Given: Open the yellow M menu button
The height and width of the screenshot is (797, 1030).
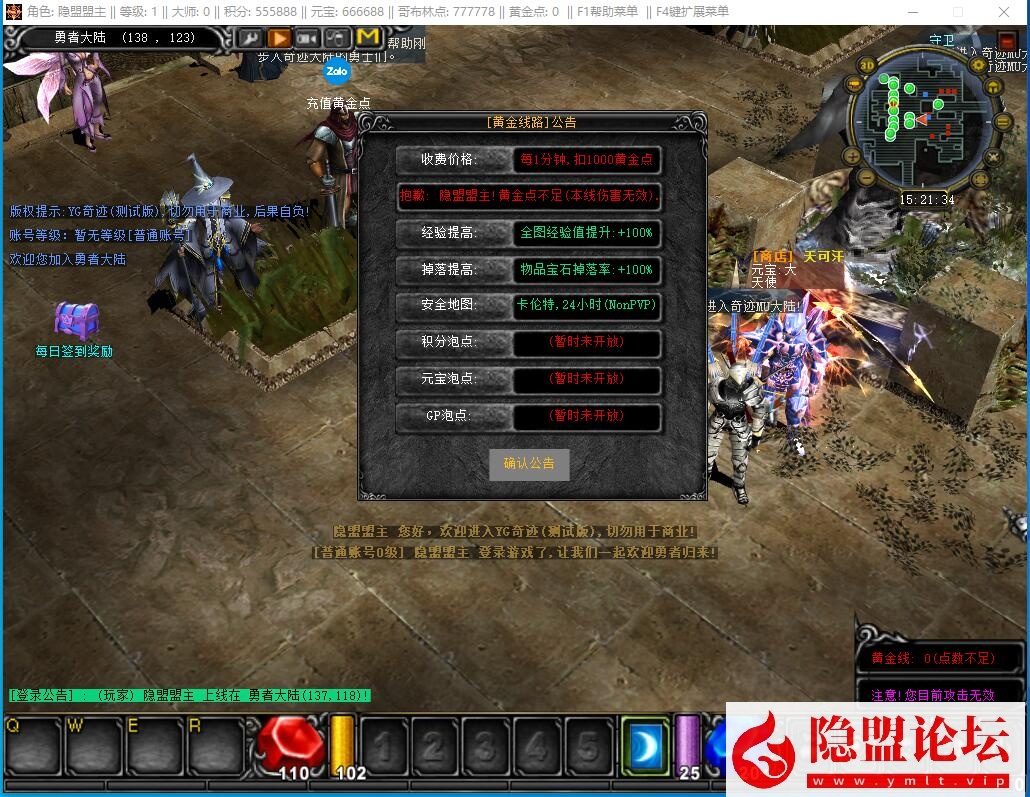Looking at the screenshot, I should tap(367, 37).
